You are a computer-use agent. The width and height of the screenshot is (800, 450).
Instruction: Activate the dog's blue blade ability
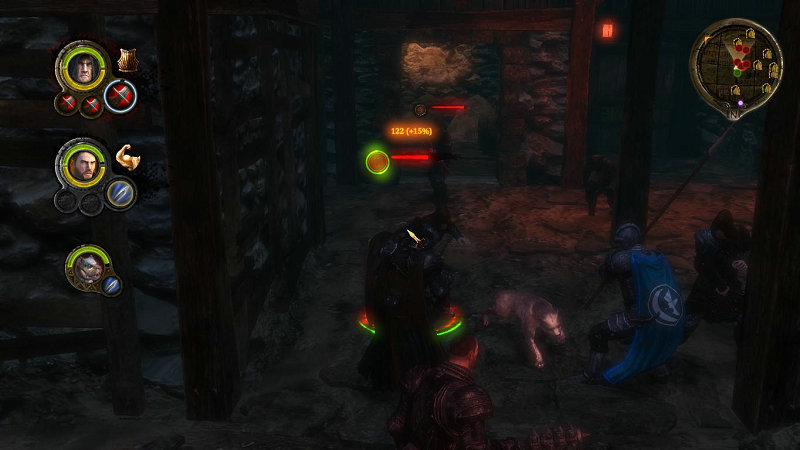112,285
